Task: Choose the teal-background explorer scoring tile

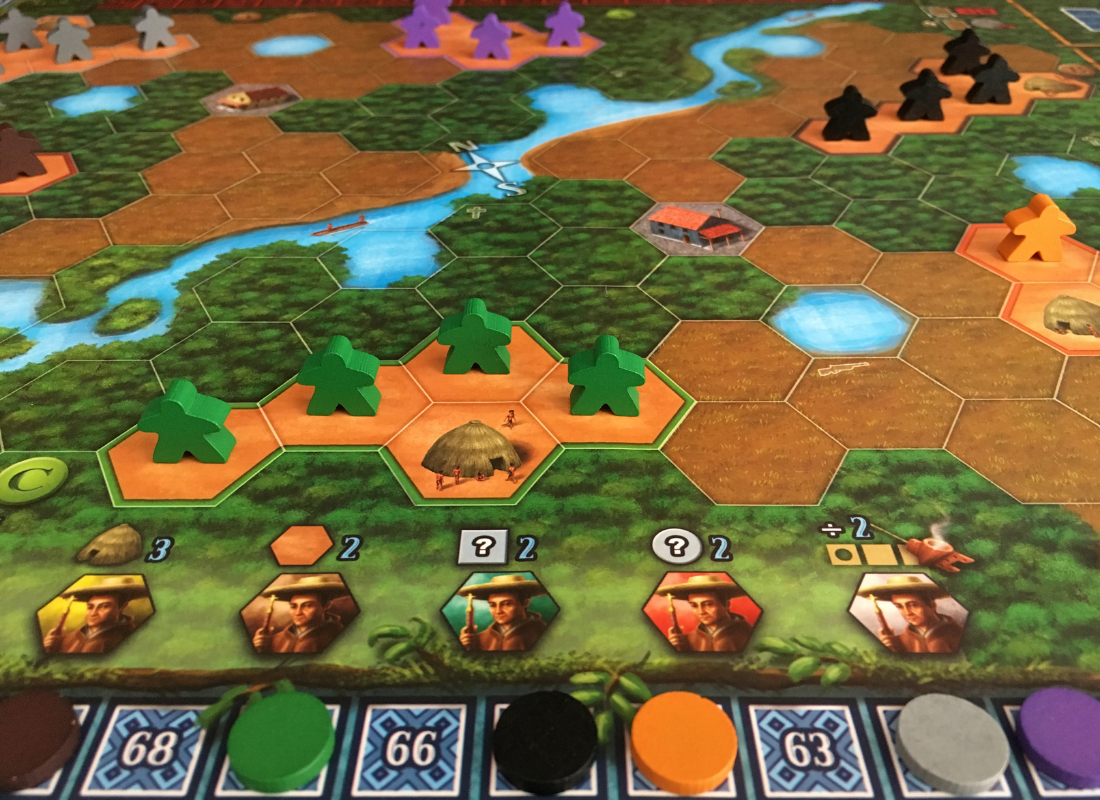Action: point(500,613)
